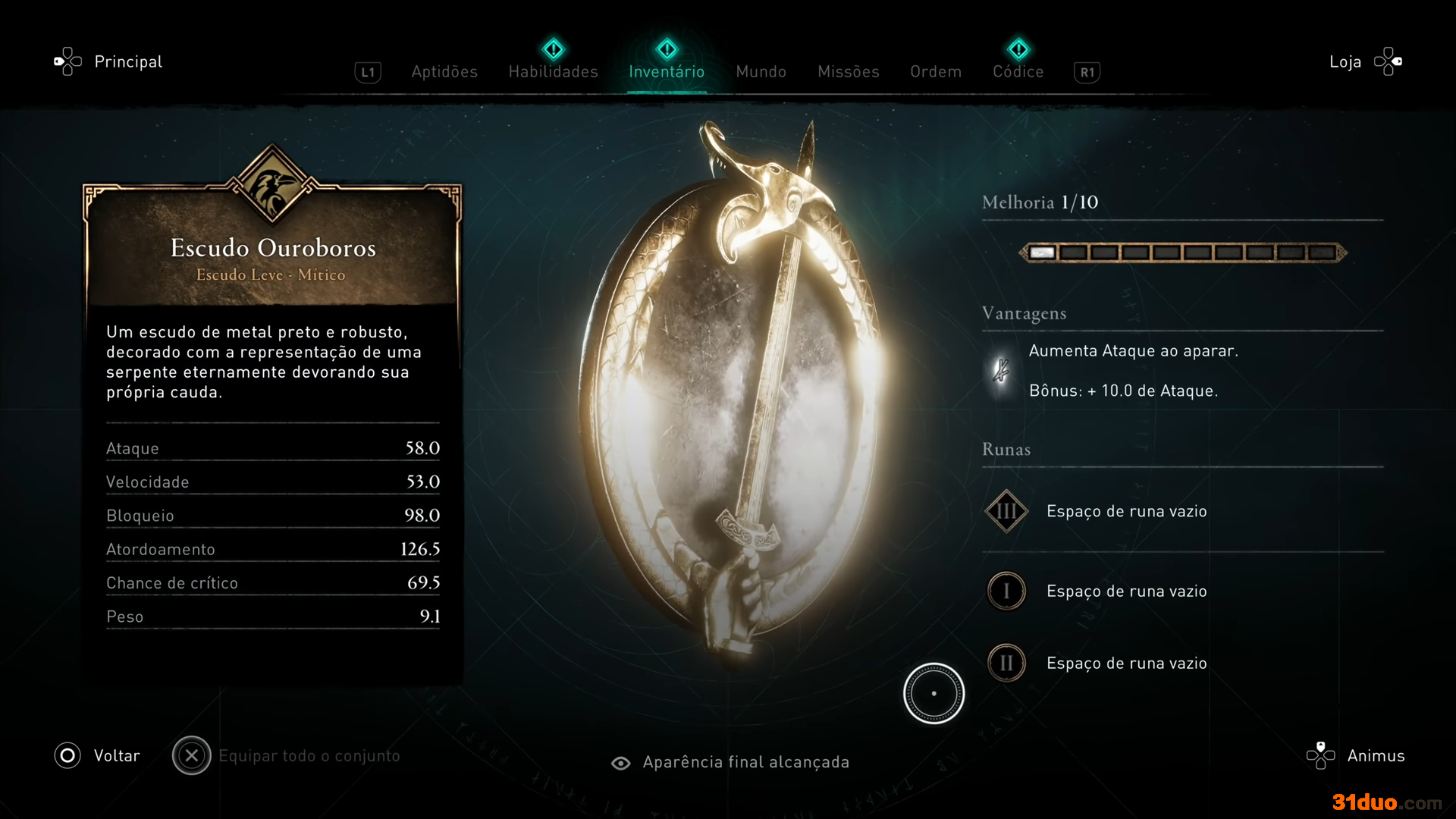Toggle the Aparência final alcançada eye icon
Viewport: 1456px width, 819px height.
620,763
